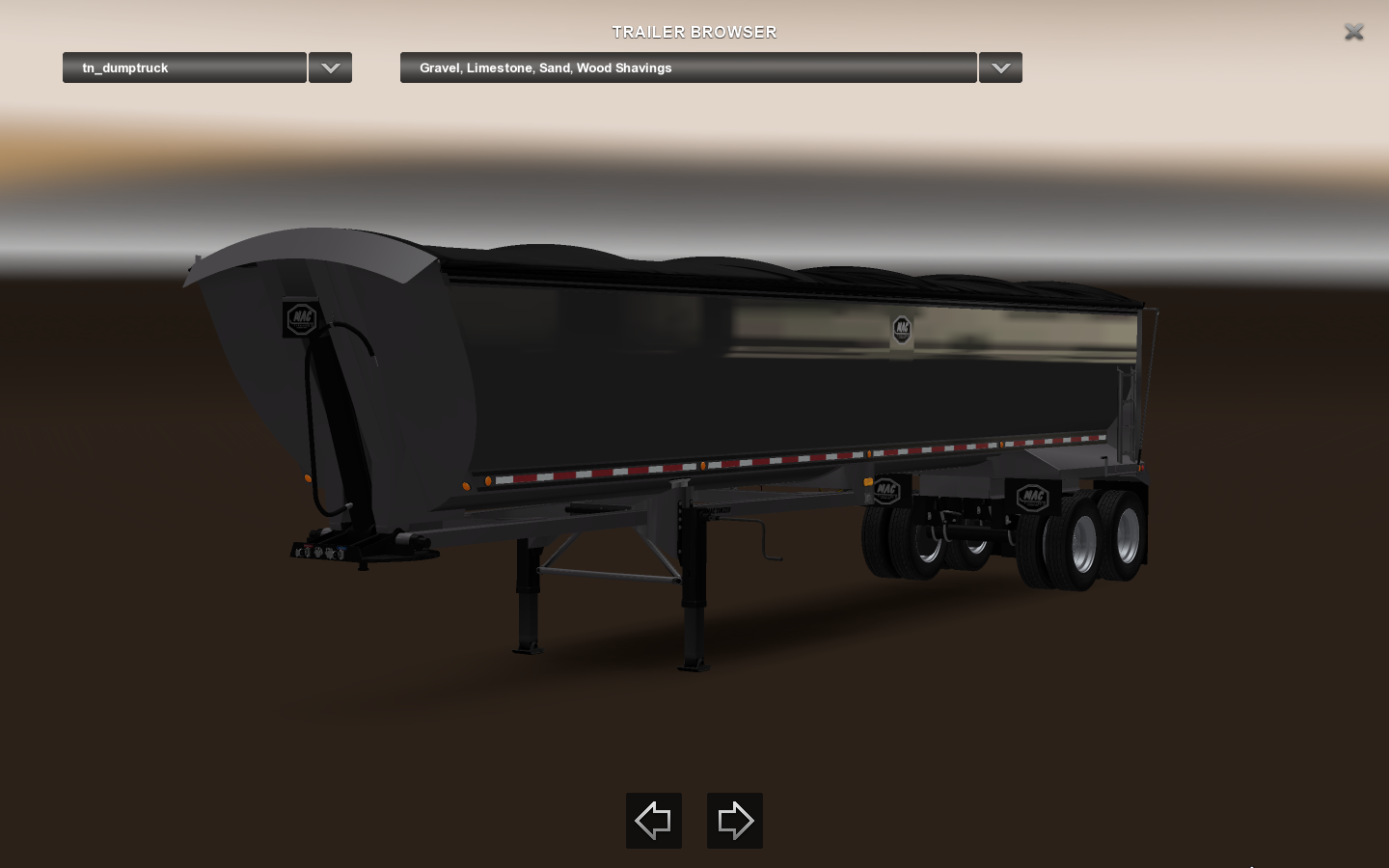Image resolution: width=1389 pixels, height=868 pixels.
Task: Expand the cargo dropdown showing Gravel, Limestone, Sand
Action: click(1000, 68)
